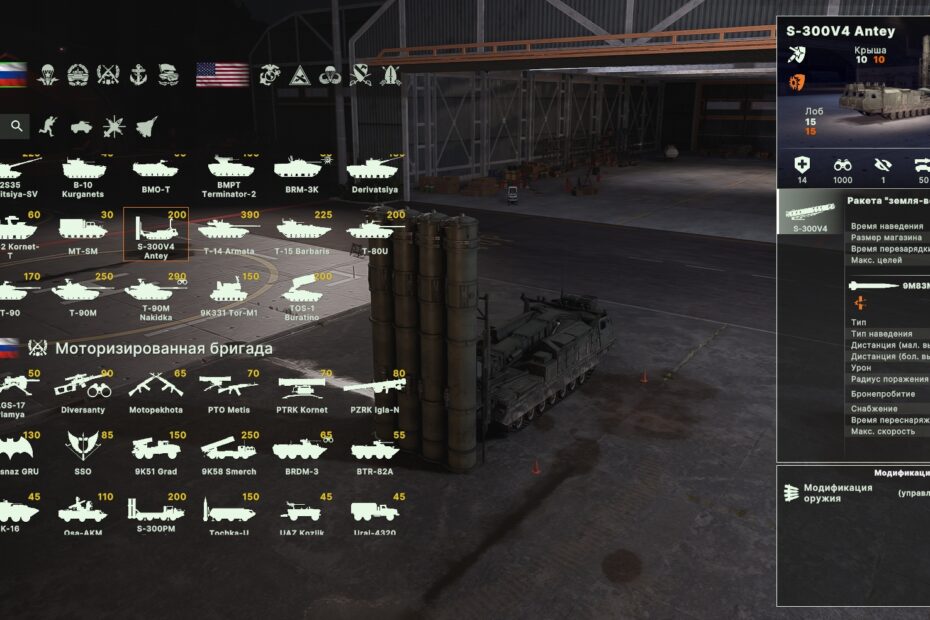Select the S-300PM launcher unit
The width and height of the screenshot is (930, 620).
click(x=155, y=515)
